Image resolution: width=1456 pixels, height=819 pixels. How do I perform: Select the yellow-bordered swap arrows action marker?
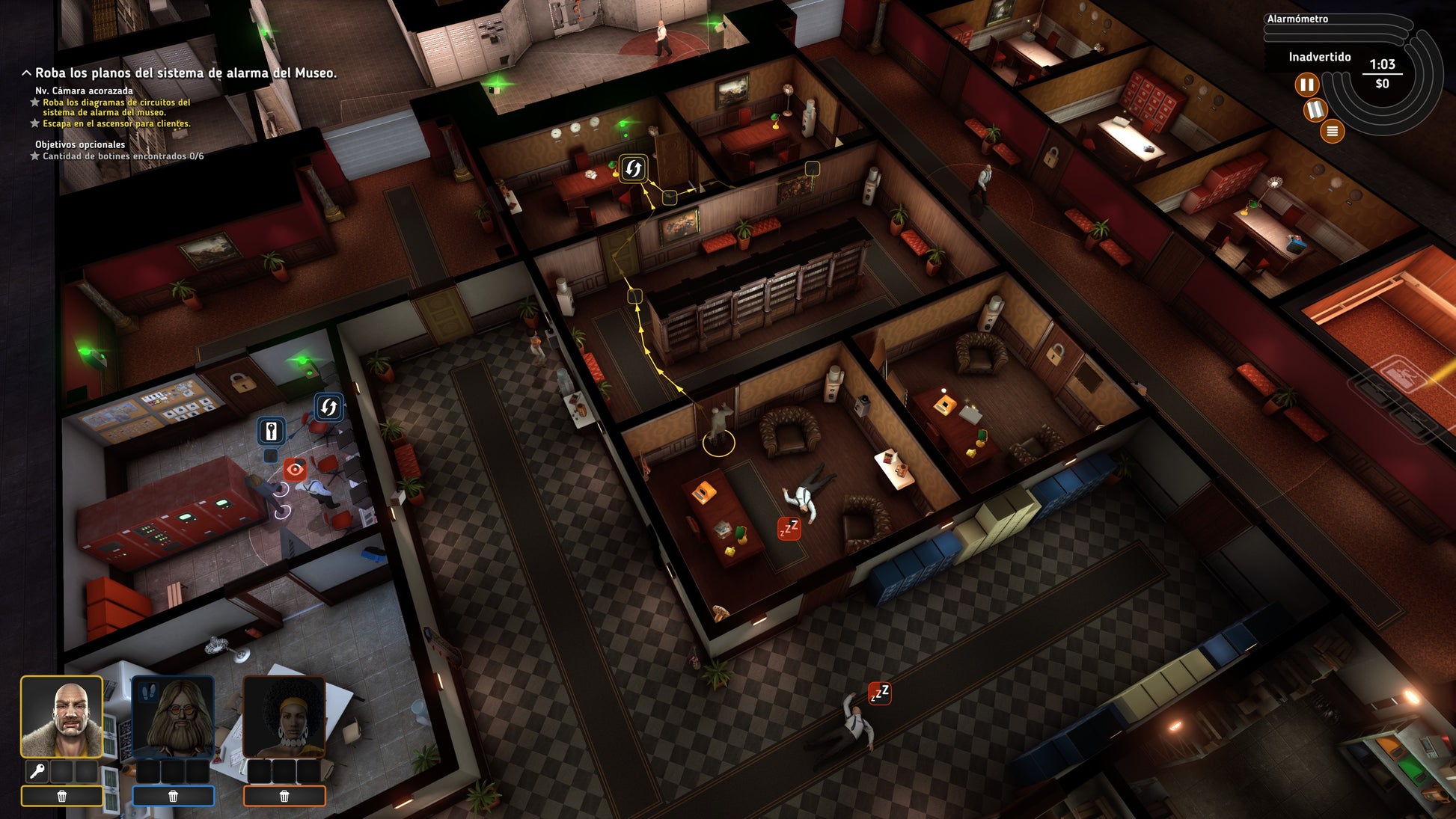633,168
